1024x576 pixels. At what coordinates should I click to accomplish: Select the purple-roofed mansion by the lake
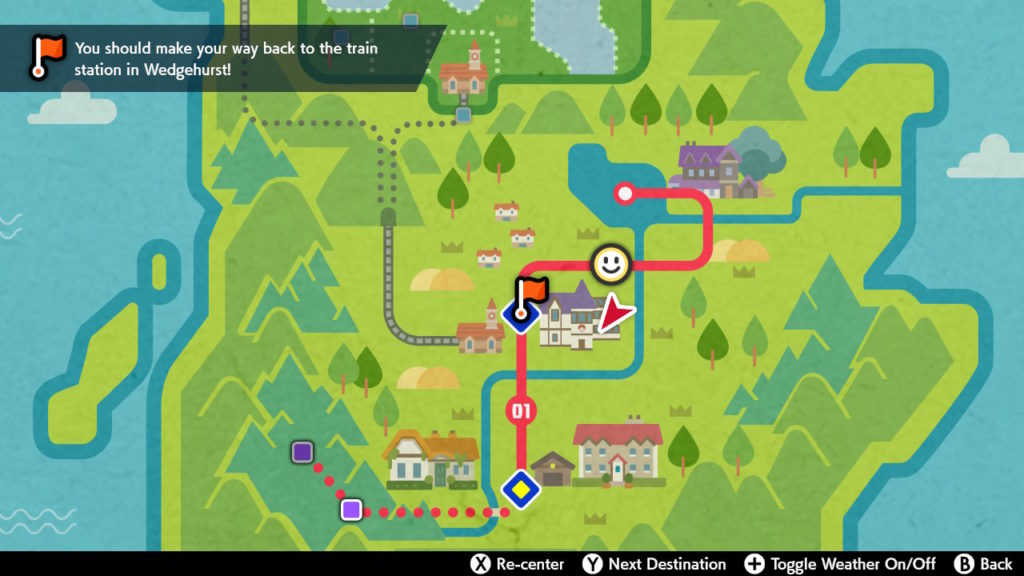(712, 169)
